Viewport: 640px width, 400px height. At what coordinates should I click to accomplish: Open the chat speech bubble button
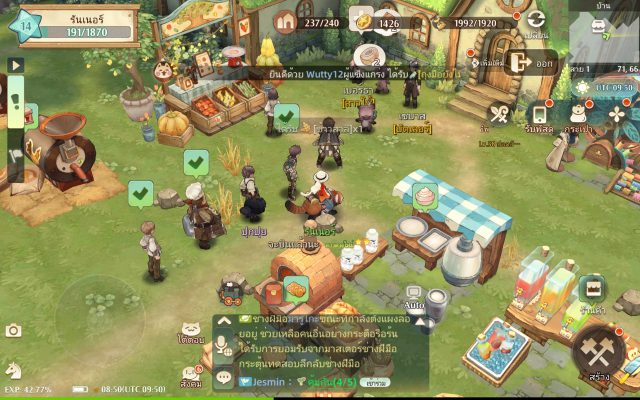(223, 378)
